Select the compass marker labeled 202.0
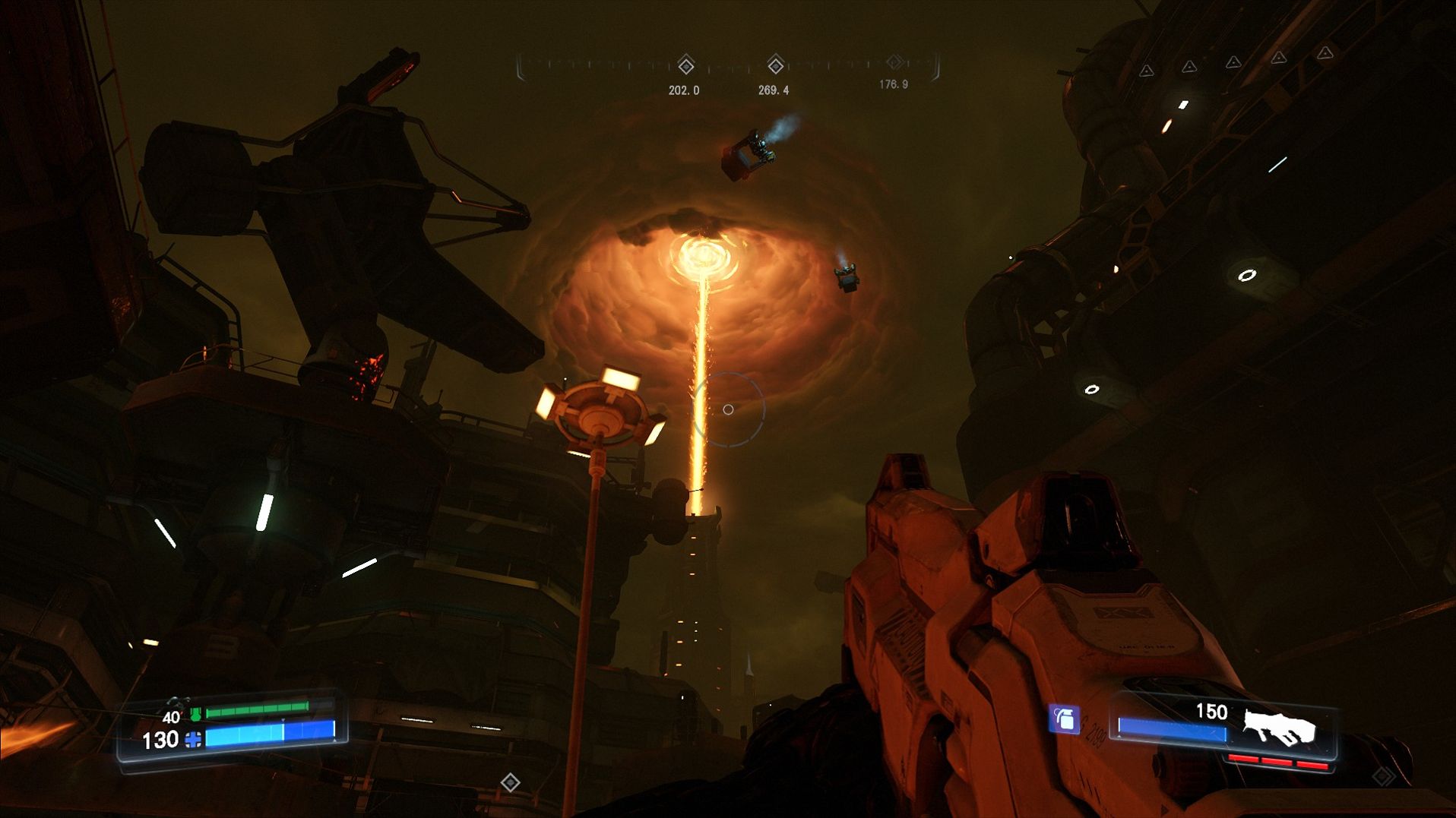 pos(685,65)
